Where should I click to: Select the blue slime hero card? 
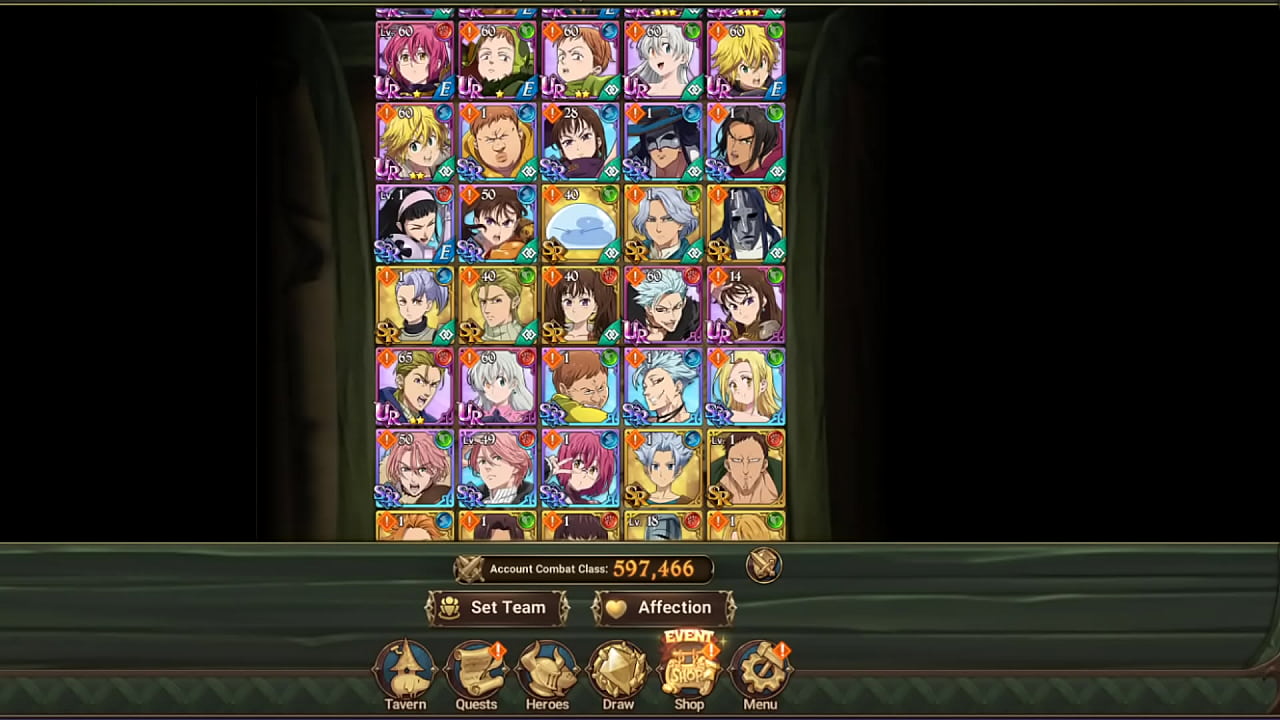(580, 223)
